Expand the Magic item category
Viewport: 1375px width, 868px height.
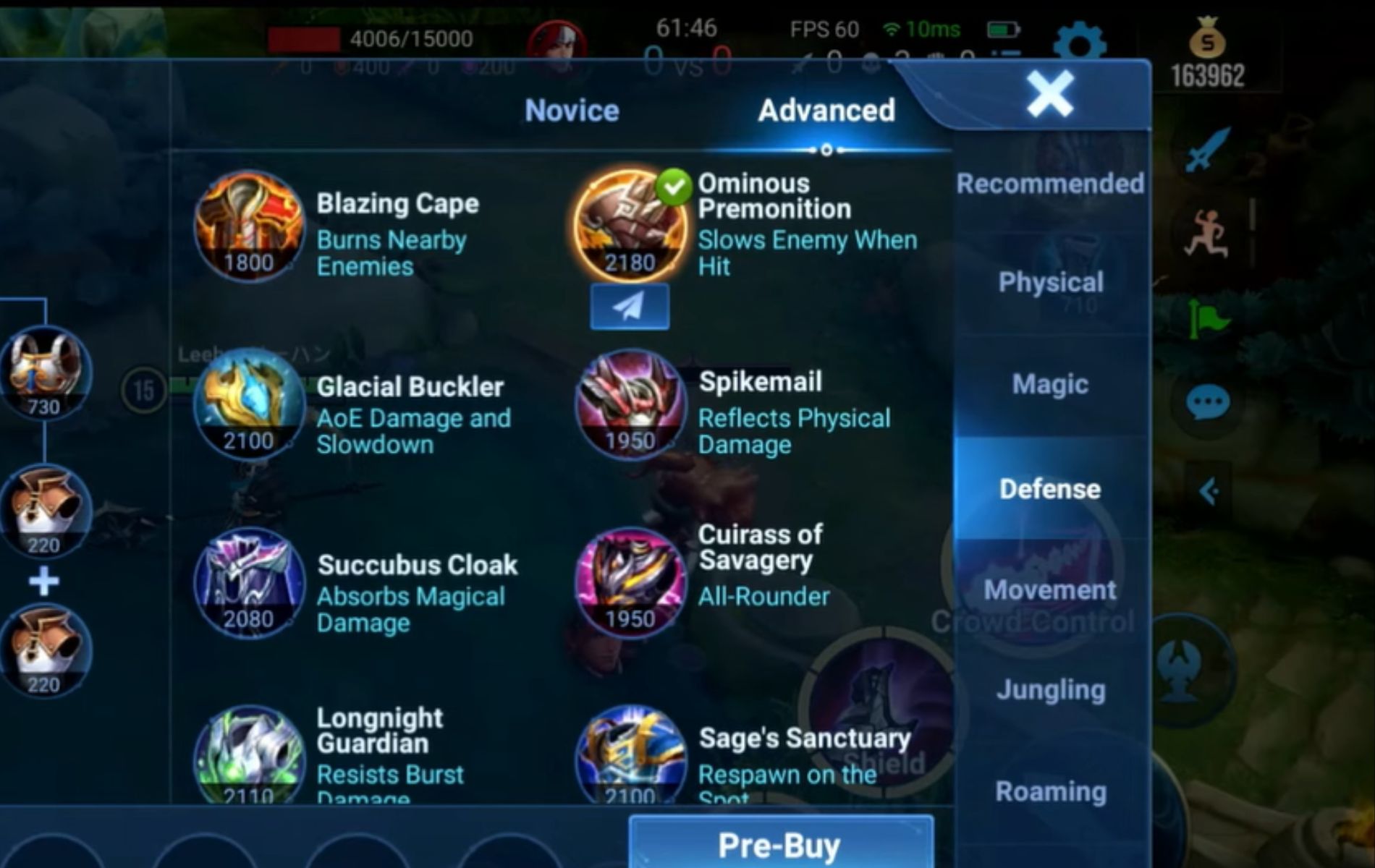(x=1049, y=385)
